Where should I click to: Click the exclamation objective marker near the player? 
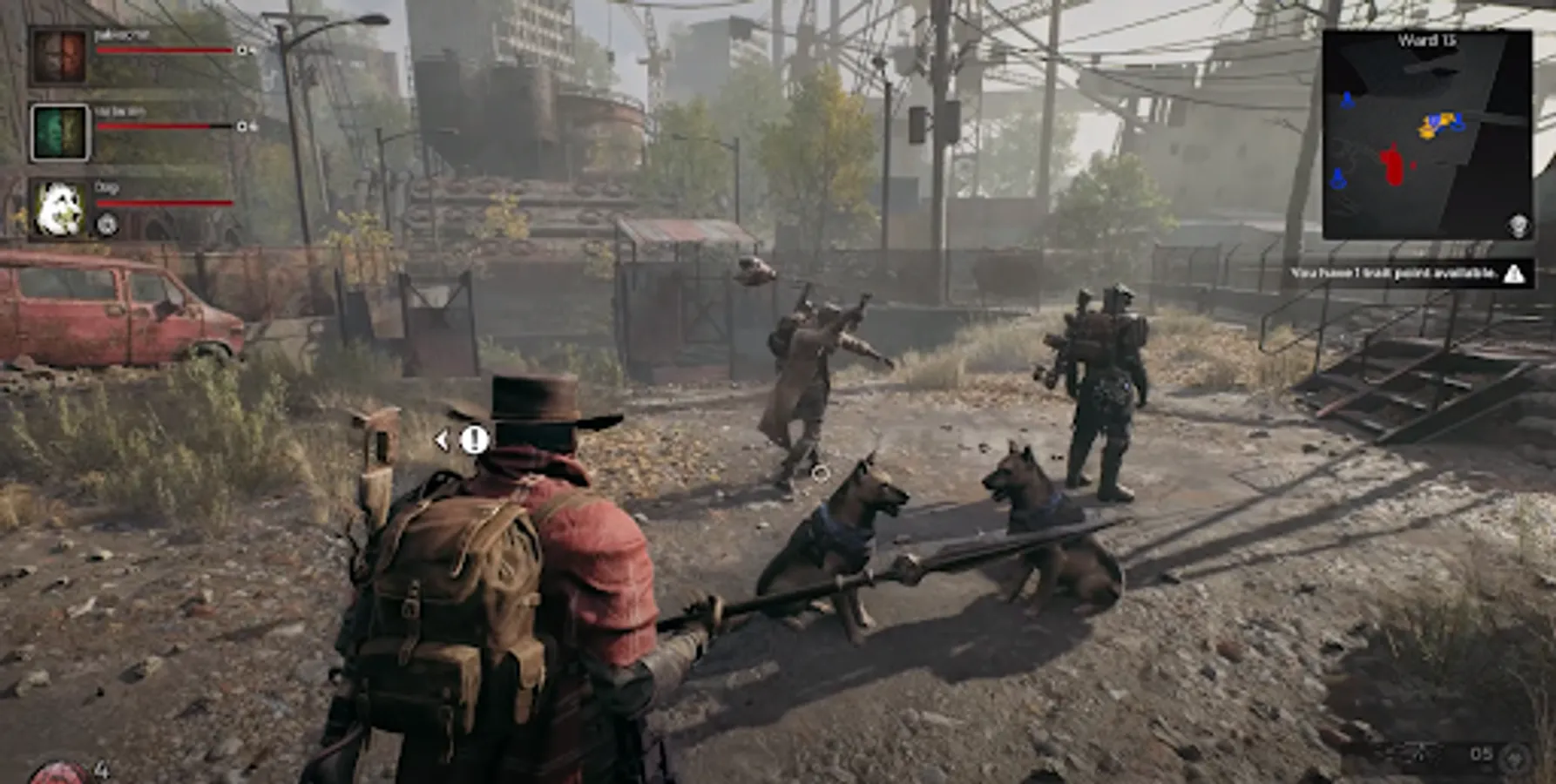point(473,439)
